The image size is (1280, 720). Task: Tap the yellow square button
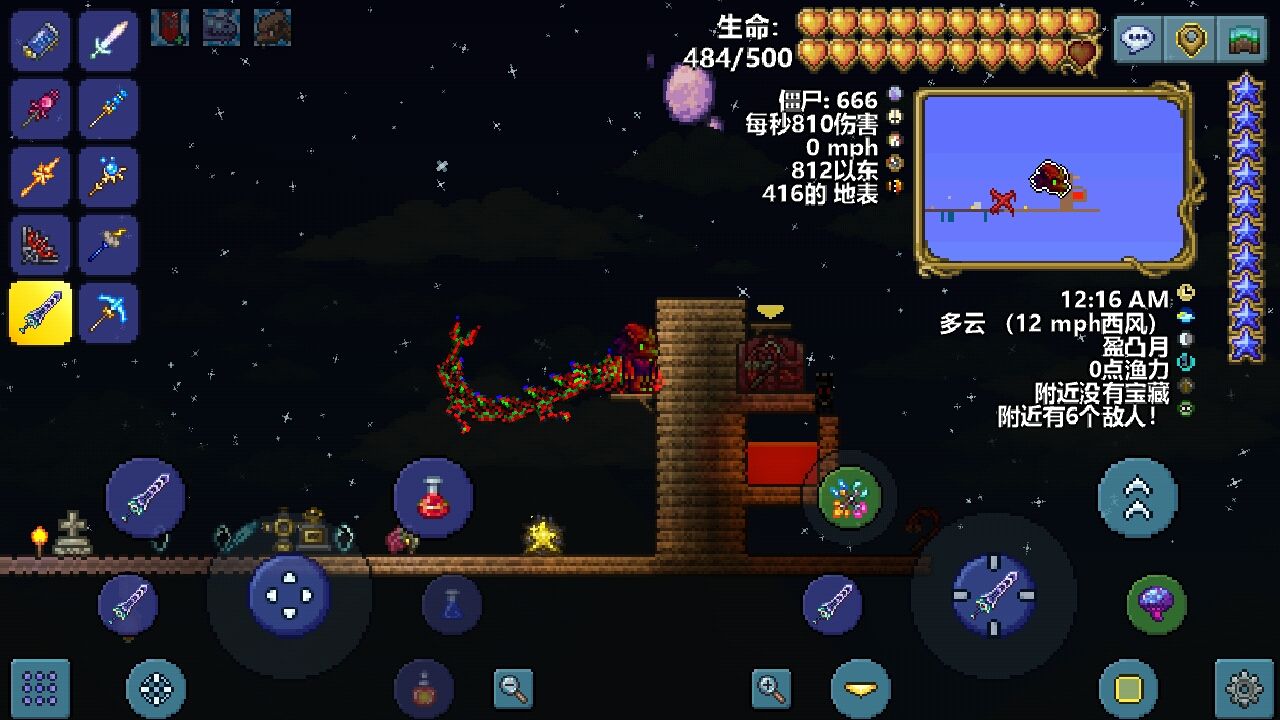(x=1128, y=688)
